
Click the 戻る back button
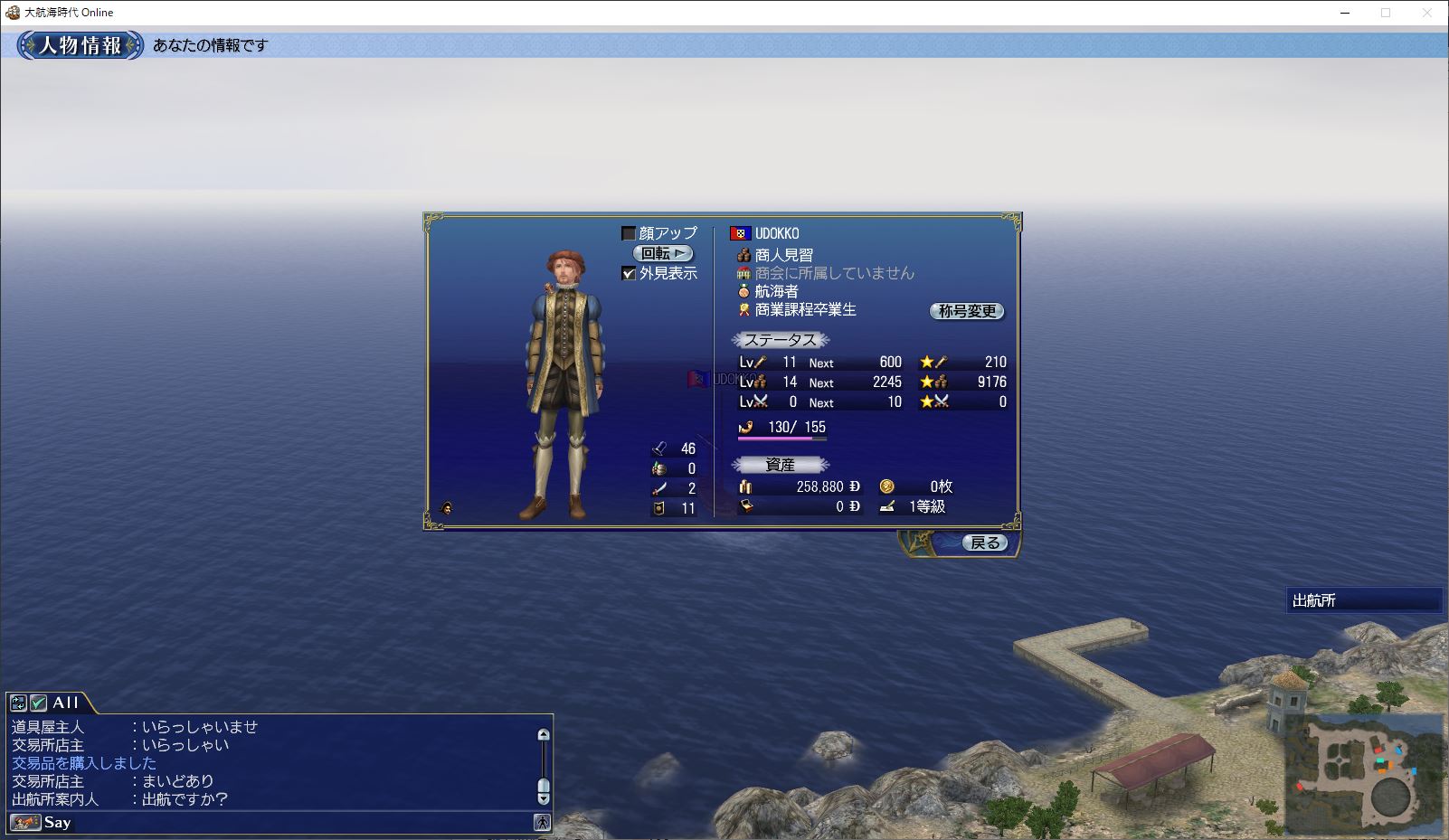tap(984, 543)
